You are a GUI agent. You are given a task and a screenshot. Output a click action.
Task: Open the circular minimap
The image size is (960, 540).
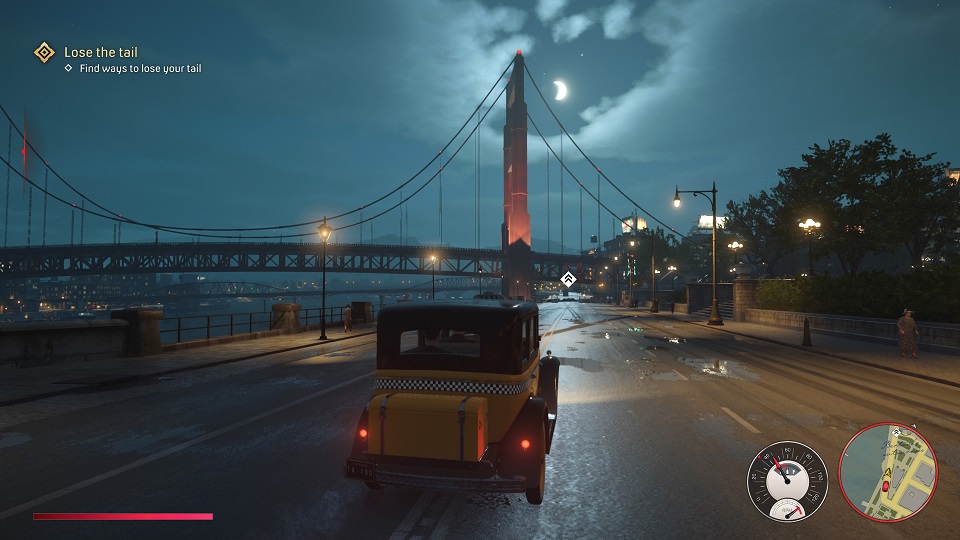pos(887,472)
